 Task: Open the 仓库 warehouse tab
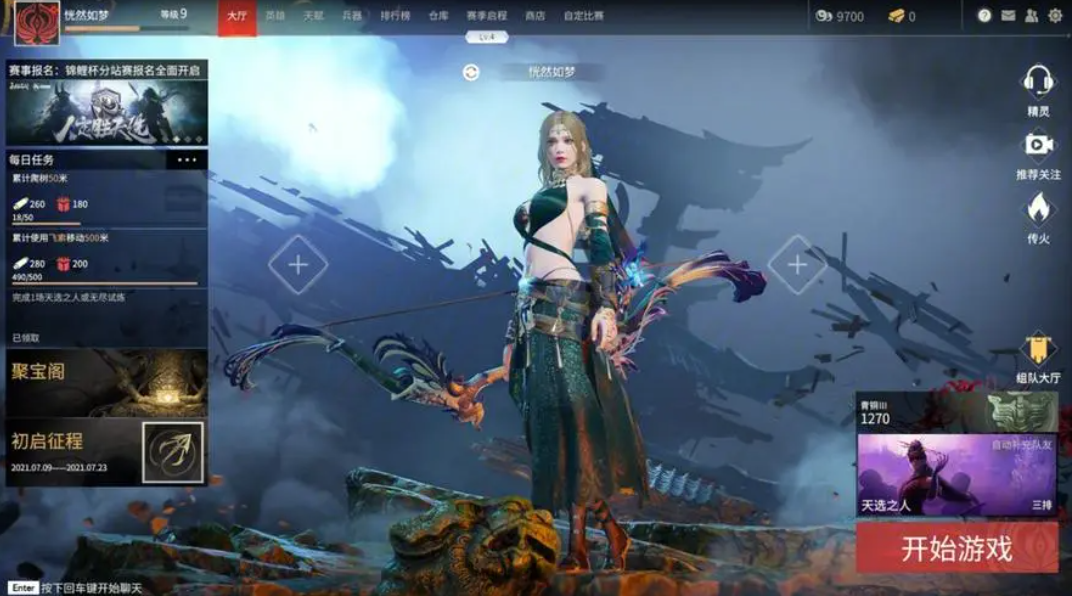tap(438, 16)
